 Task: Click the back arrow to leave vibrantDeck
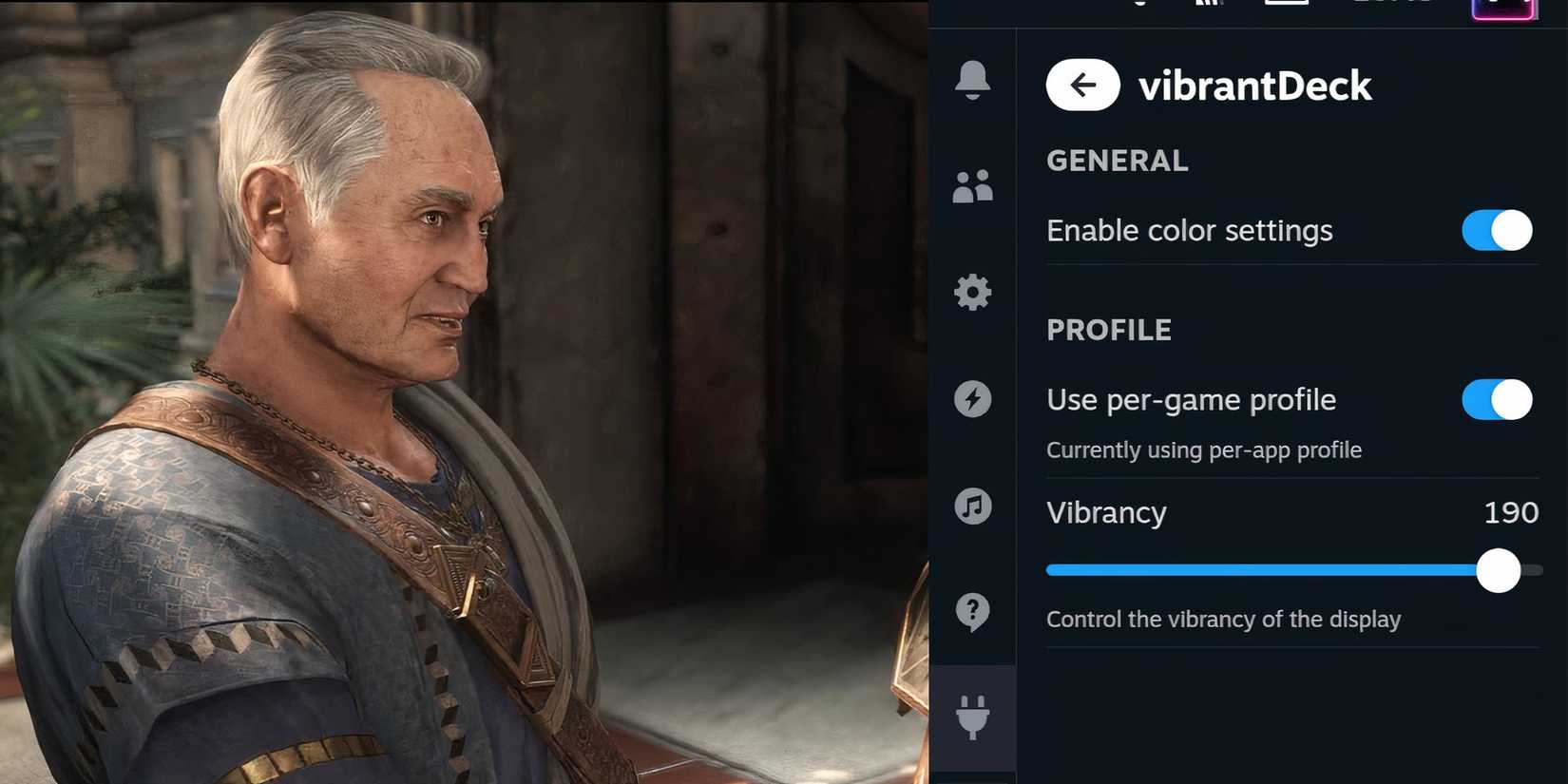(1082, 85)
